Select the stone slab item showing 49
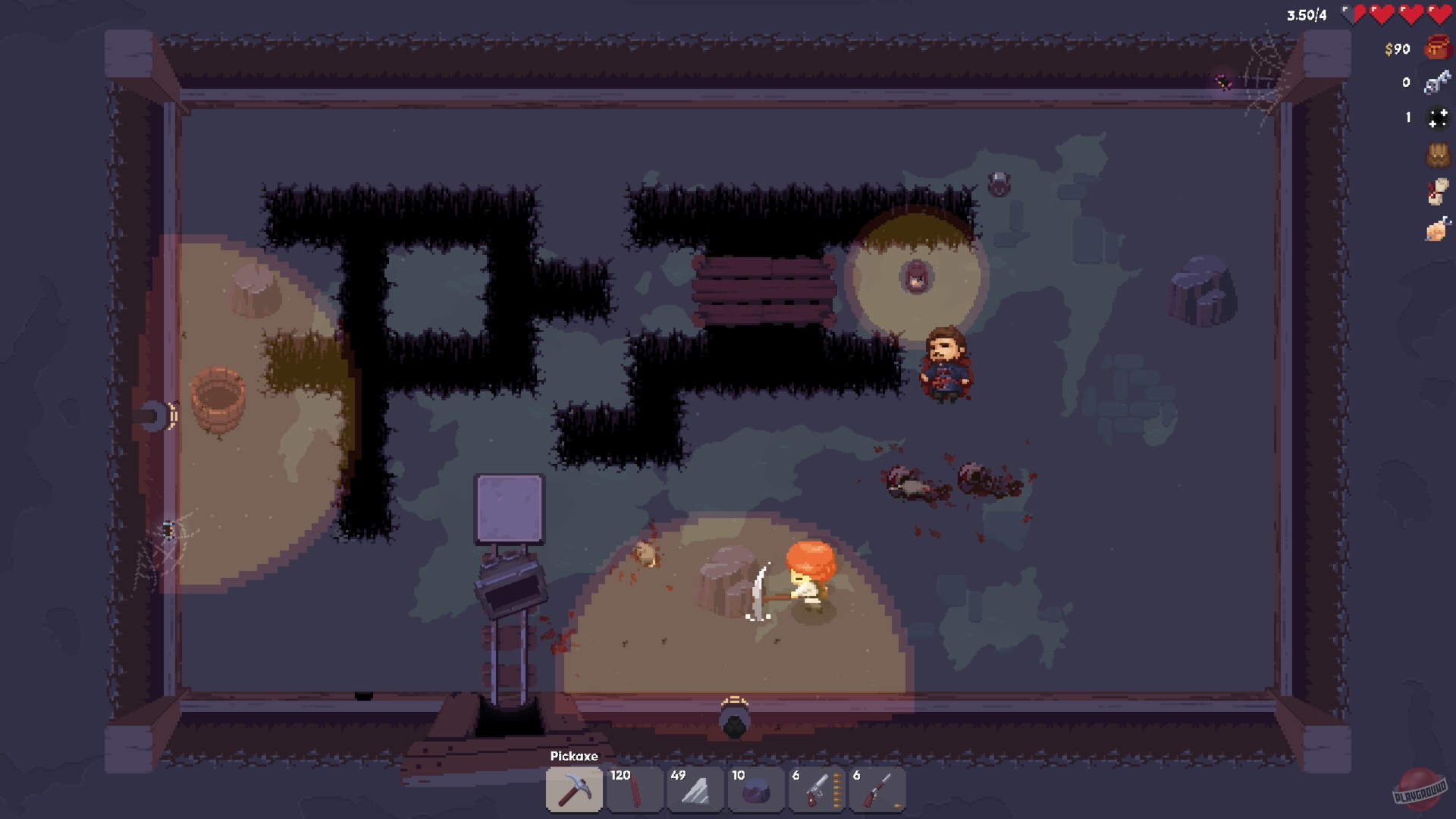 click(x=695, y=789)
